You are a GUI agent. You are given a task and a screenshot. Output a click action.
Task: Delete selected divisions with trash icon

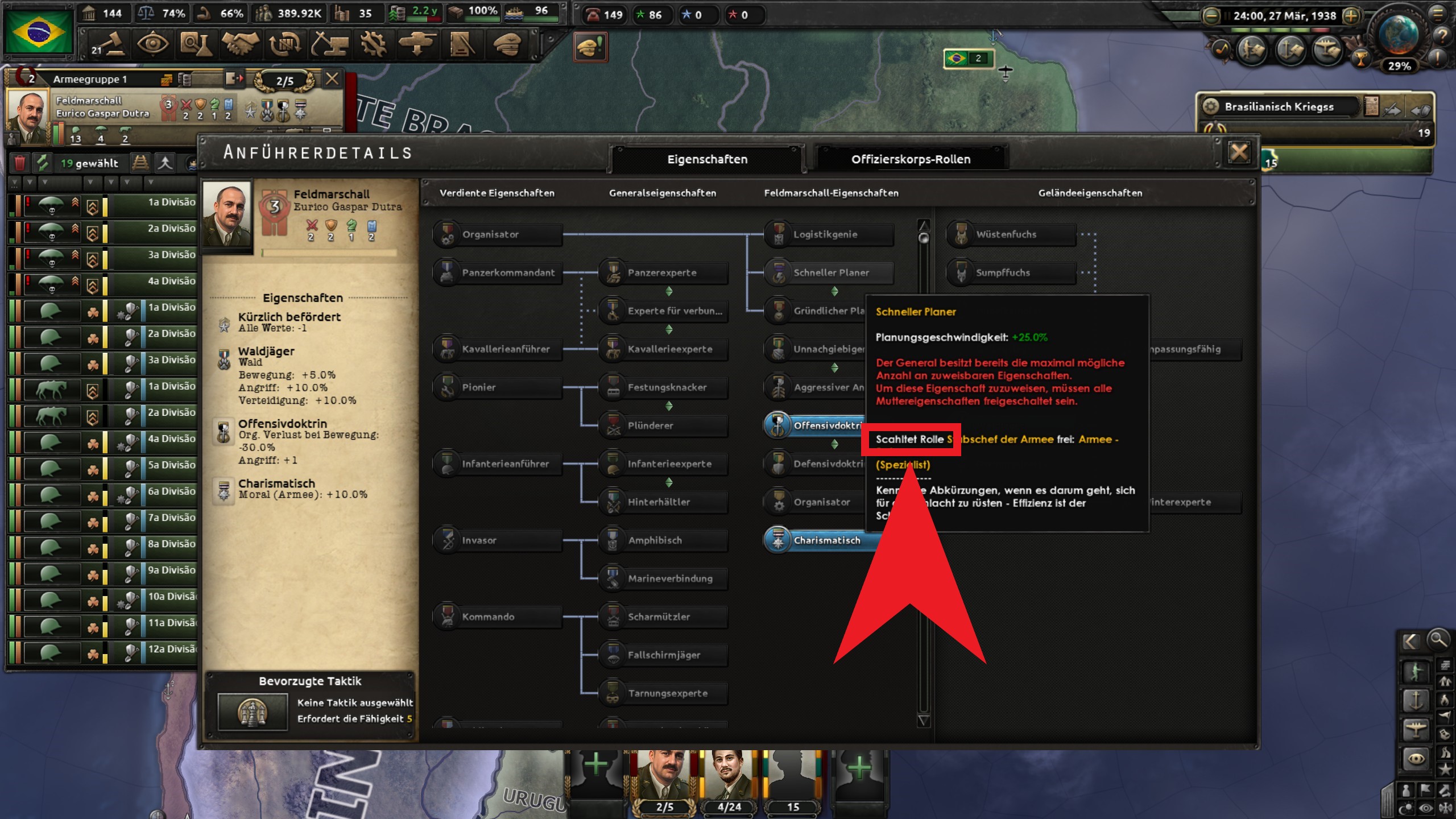click(x=22, y=164)
